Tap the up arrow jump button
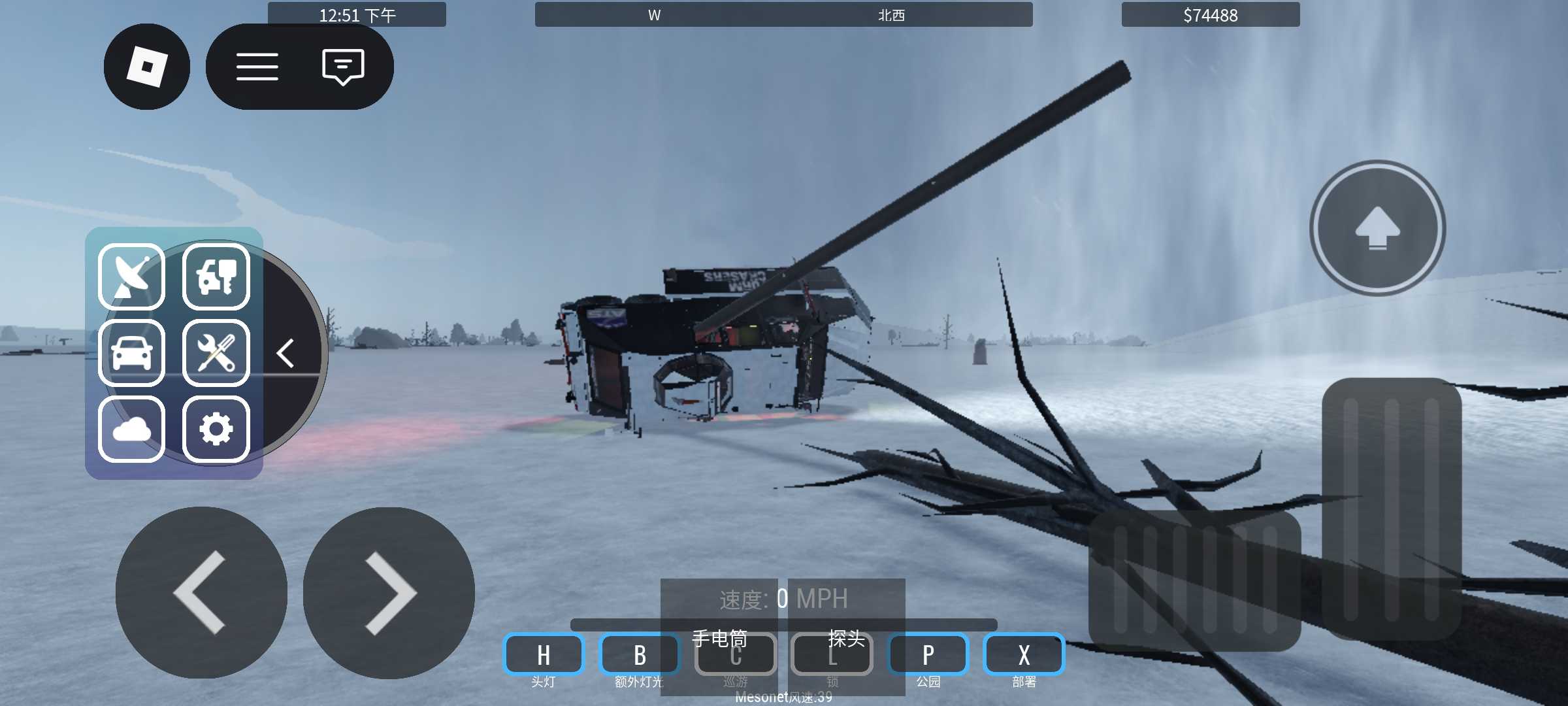Screen dimensions: 1568x706 [x=1377, y=228]
